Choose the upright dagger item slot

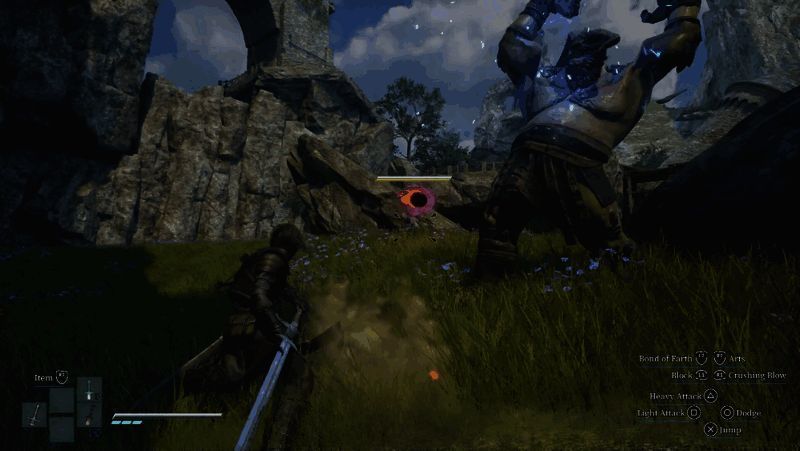(x=89, y=389)
